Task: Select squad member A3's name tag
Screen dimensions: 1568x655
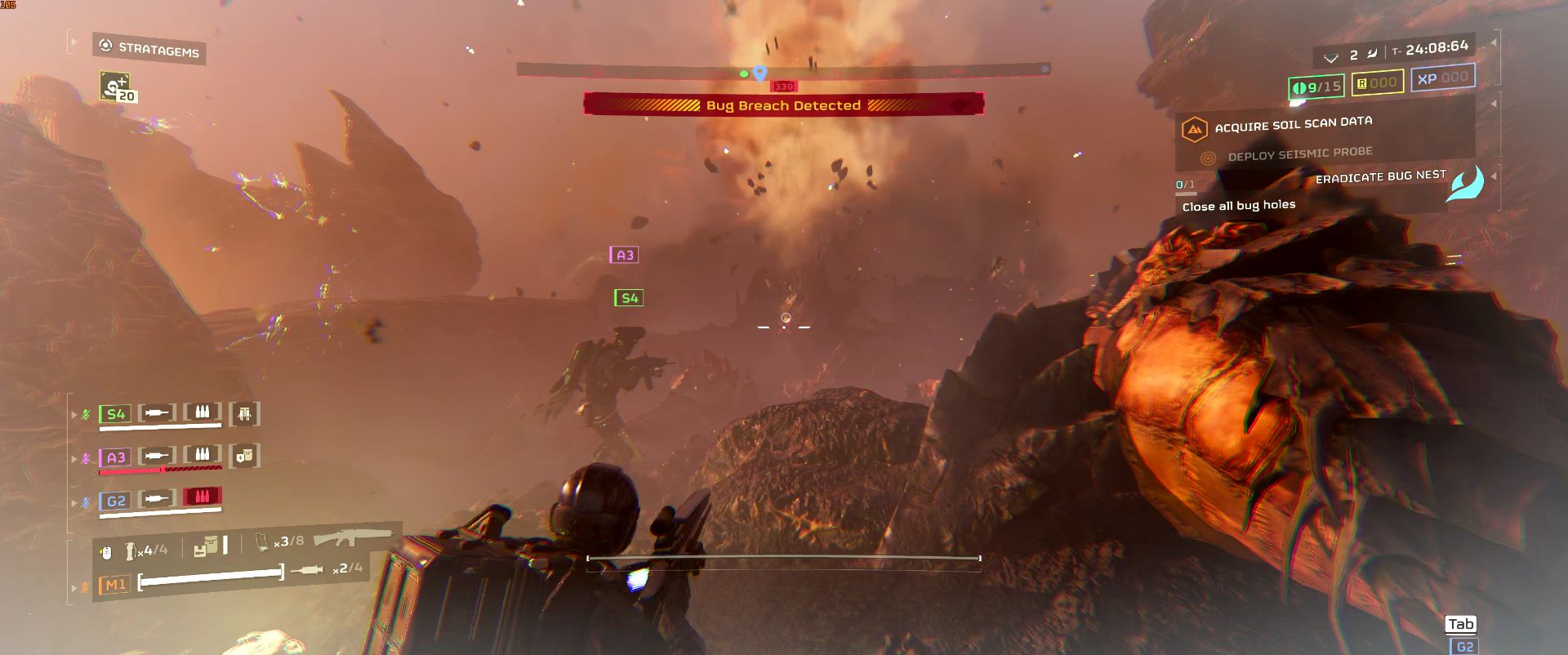Action: tap(115, 457)
